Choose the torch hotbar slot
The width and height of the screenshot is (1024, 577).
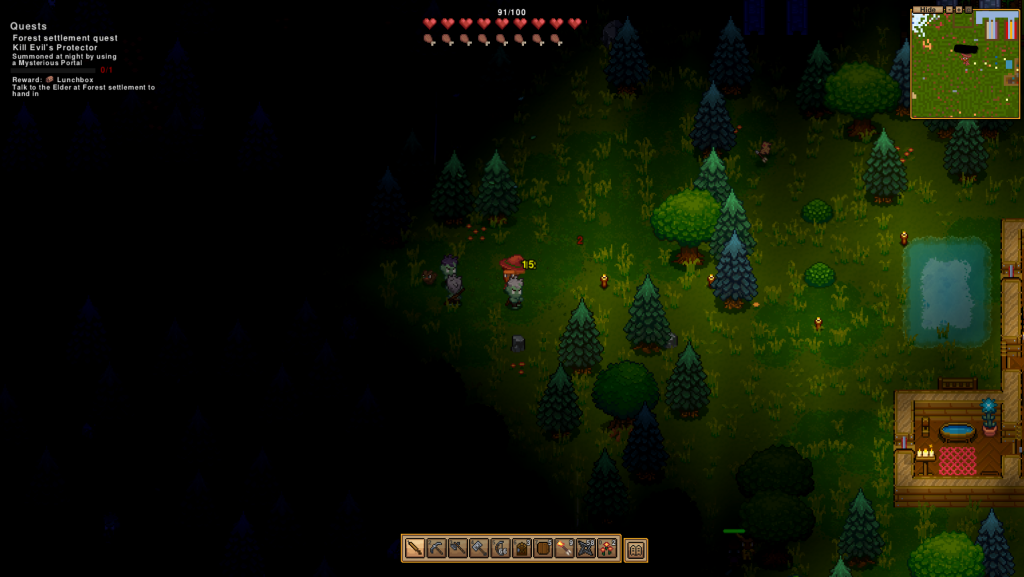click(x=564, y=548)
